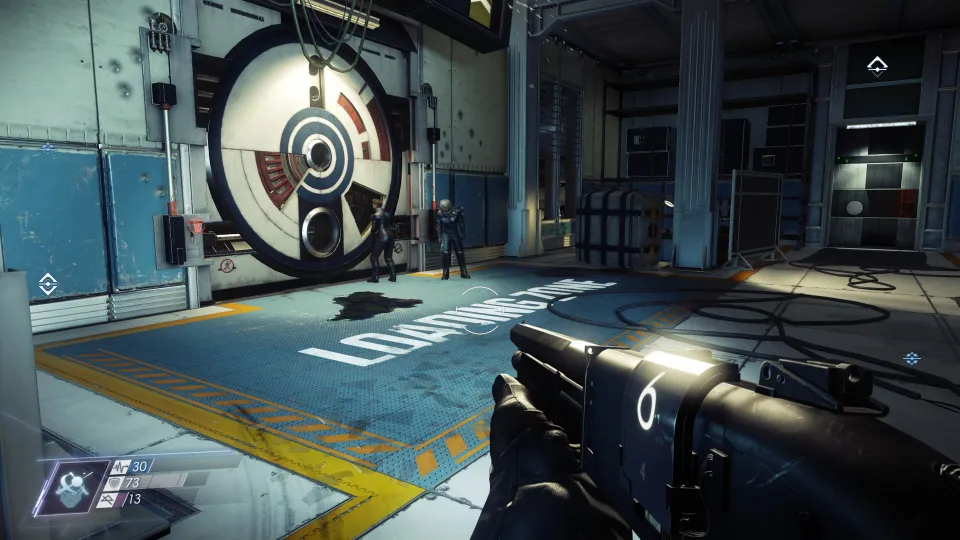Select the equipped psi power icon
The height and width of the screenshot is (540, 960).
pyautogui.click(x=72, y=486)
